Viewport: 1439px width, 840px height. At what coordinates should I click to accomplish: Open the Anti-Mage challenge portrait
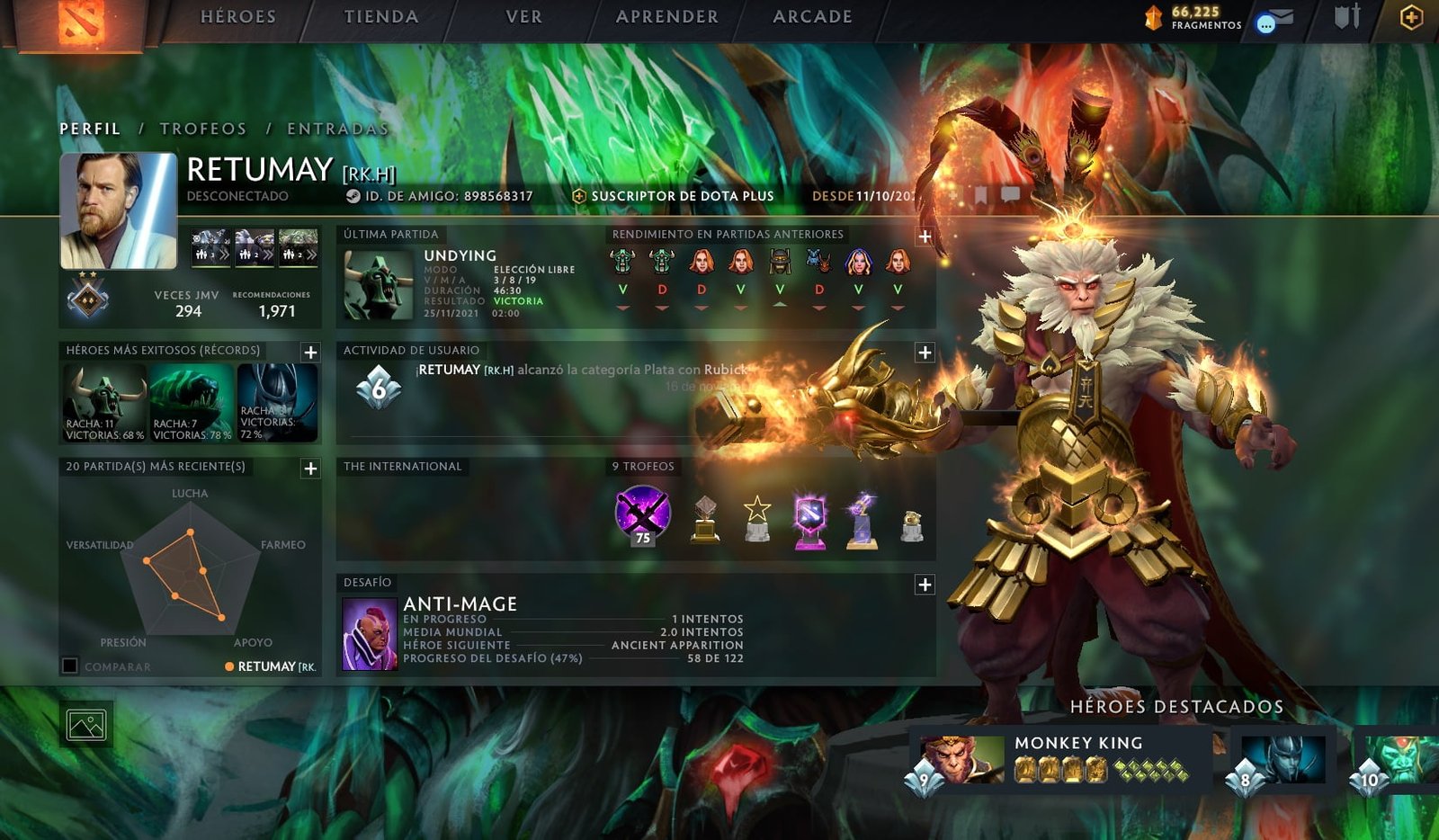[x=370, y=633]
